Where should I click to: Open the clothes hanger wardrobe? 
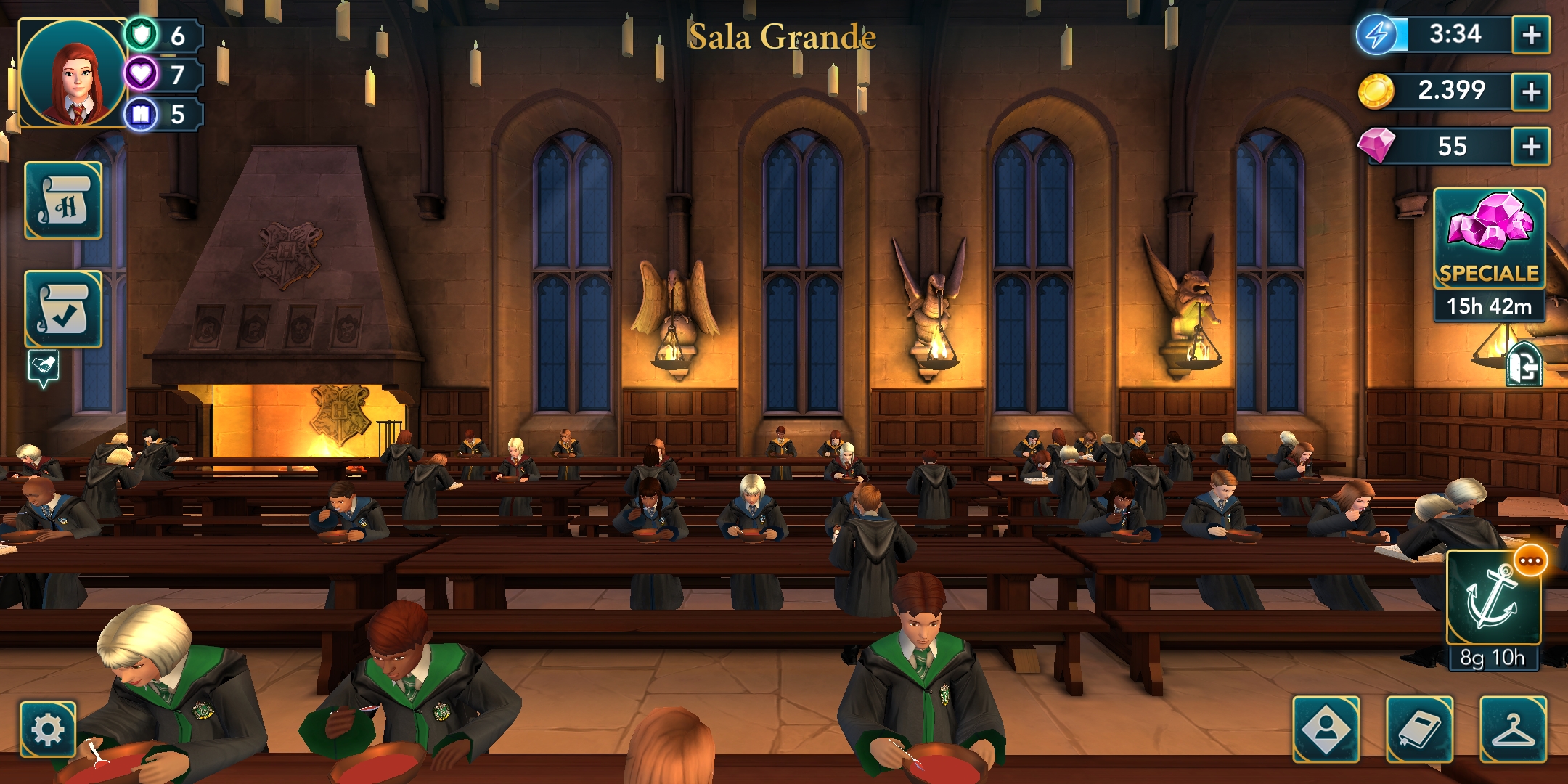1513,730
